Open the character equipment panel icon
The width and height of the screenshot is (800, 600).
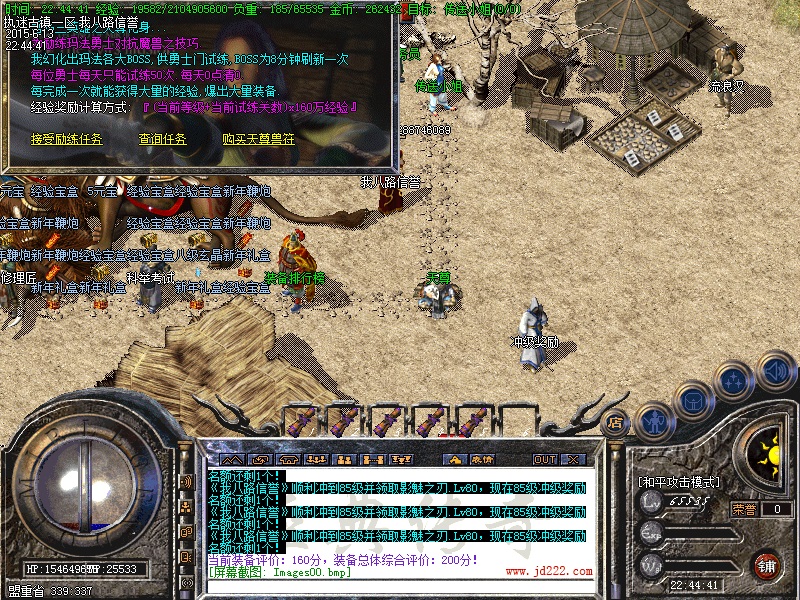tap(654, 422)
